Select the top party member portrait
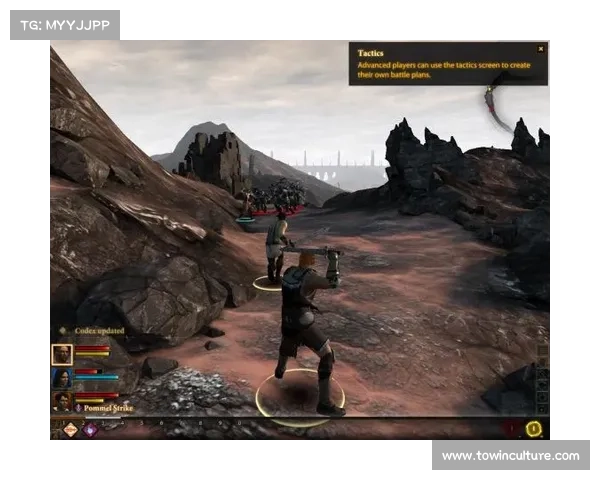 click(62, 353)
